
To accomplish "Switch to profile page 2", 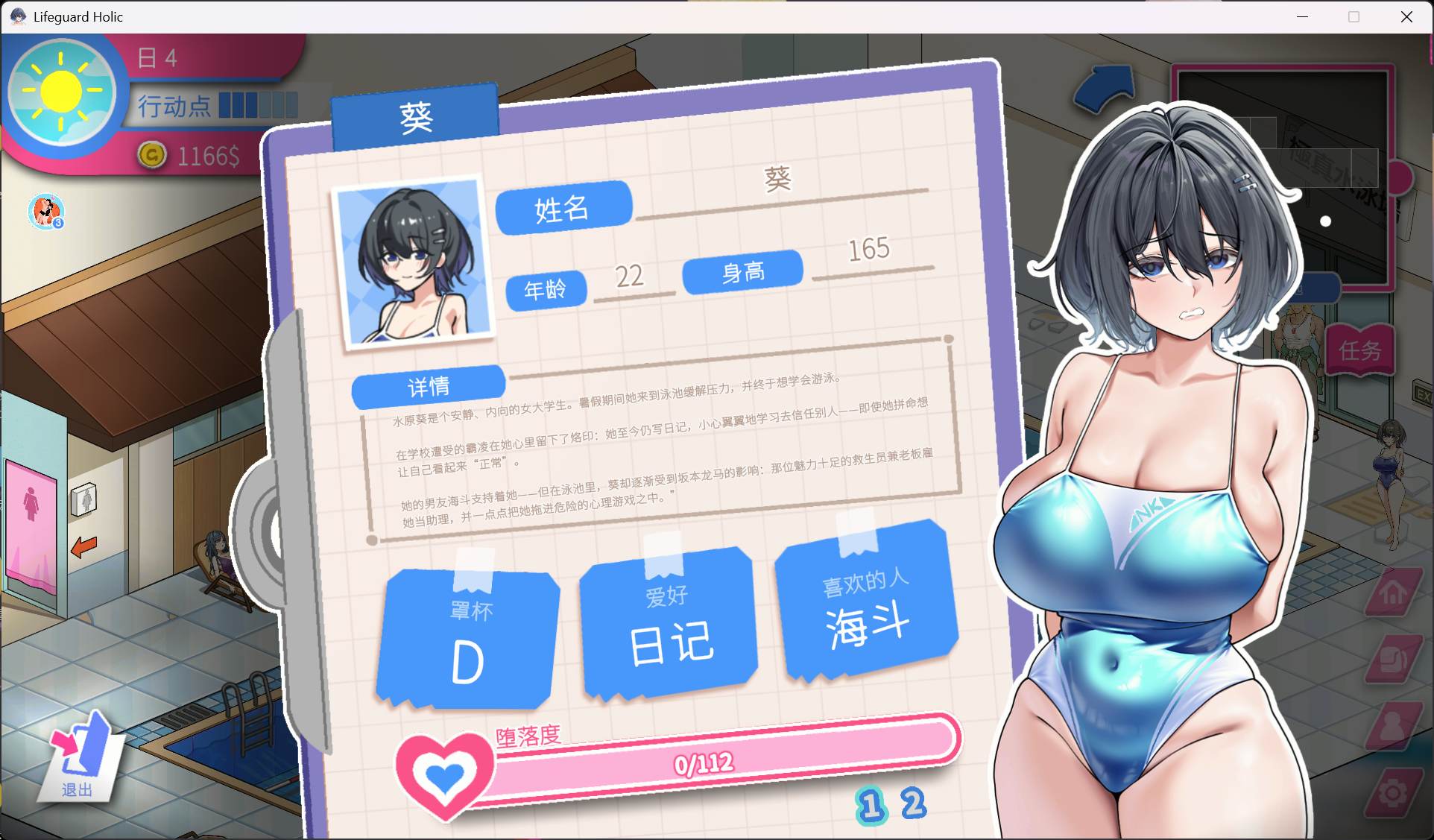I will 913,803.
